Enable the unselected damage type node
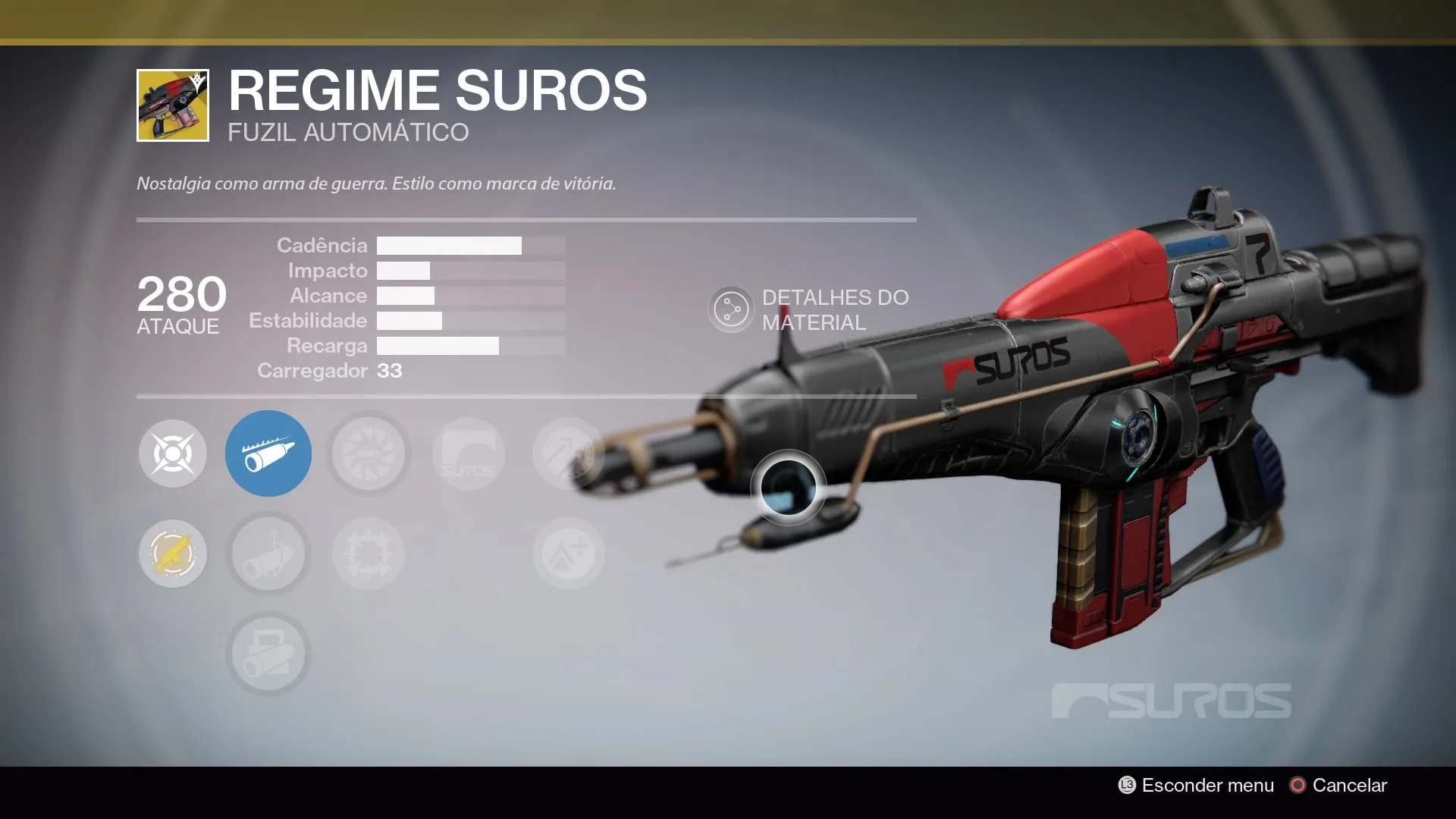The width and height of the screenshot is (1456, 819). [173, 453]
